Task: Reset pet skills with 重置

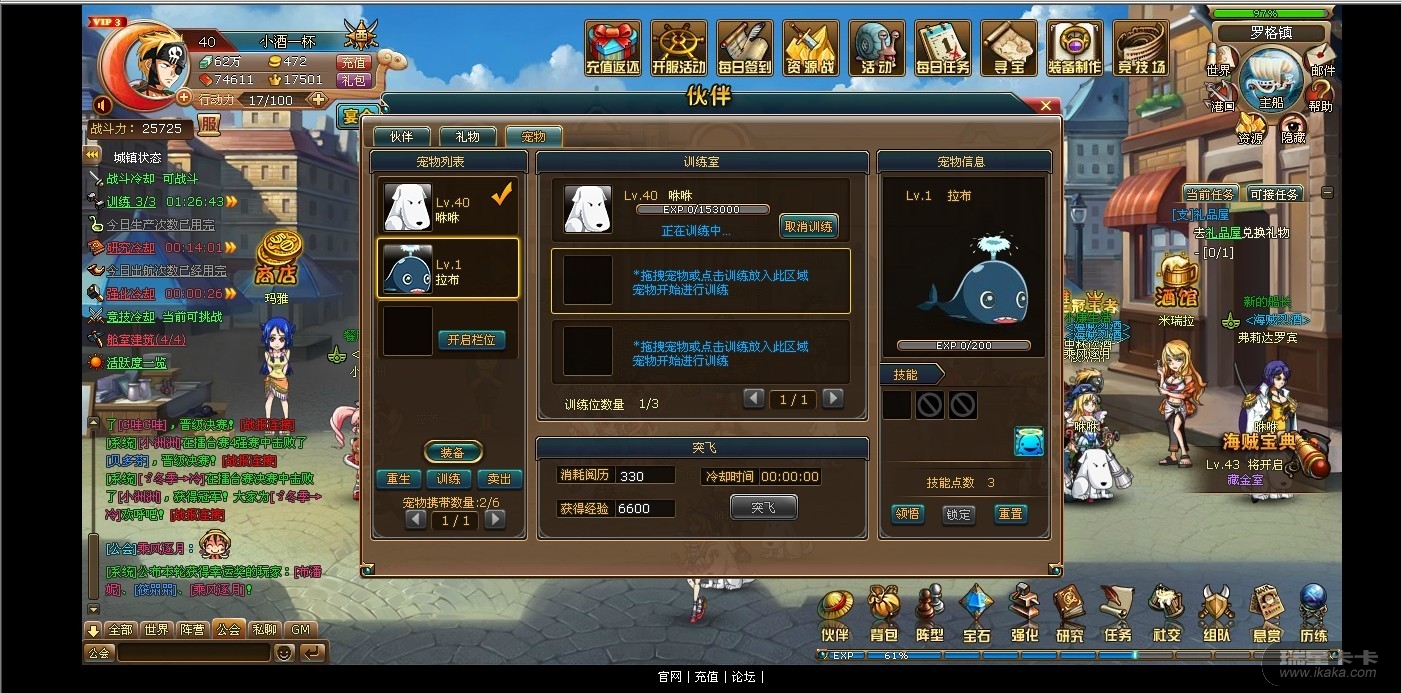Action: (x=1010, y=514)
